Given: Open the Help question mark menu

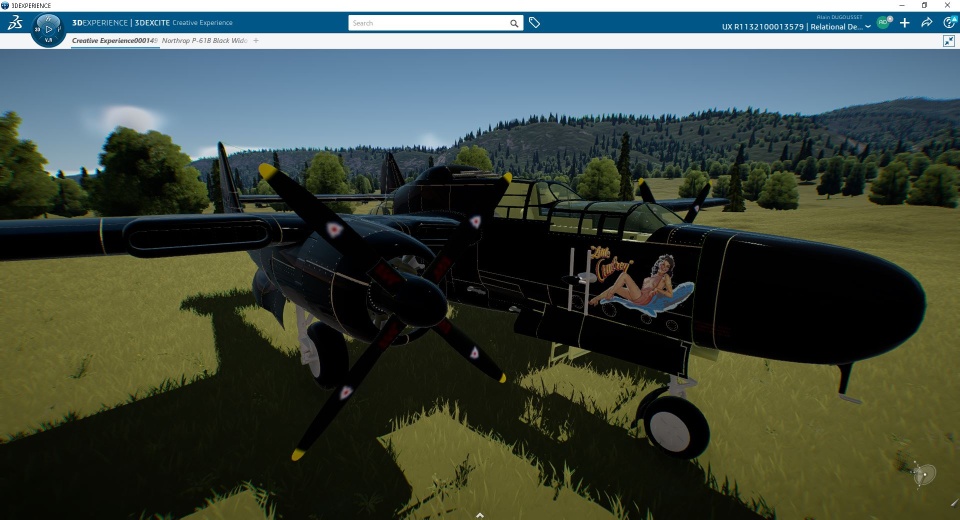Looking at the screenshot, I should click(949, 23).
